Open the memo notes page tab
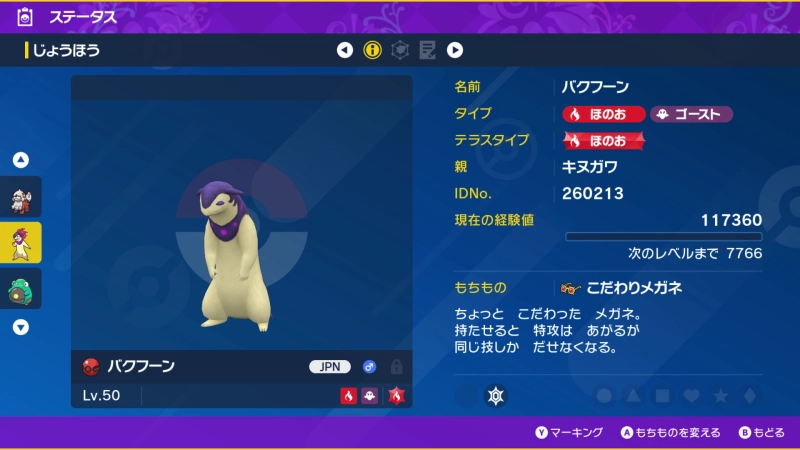This screenshot has height=450, width=800. tap(427, 50)
